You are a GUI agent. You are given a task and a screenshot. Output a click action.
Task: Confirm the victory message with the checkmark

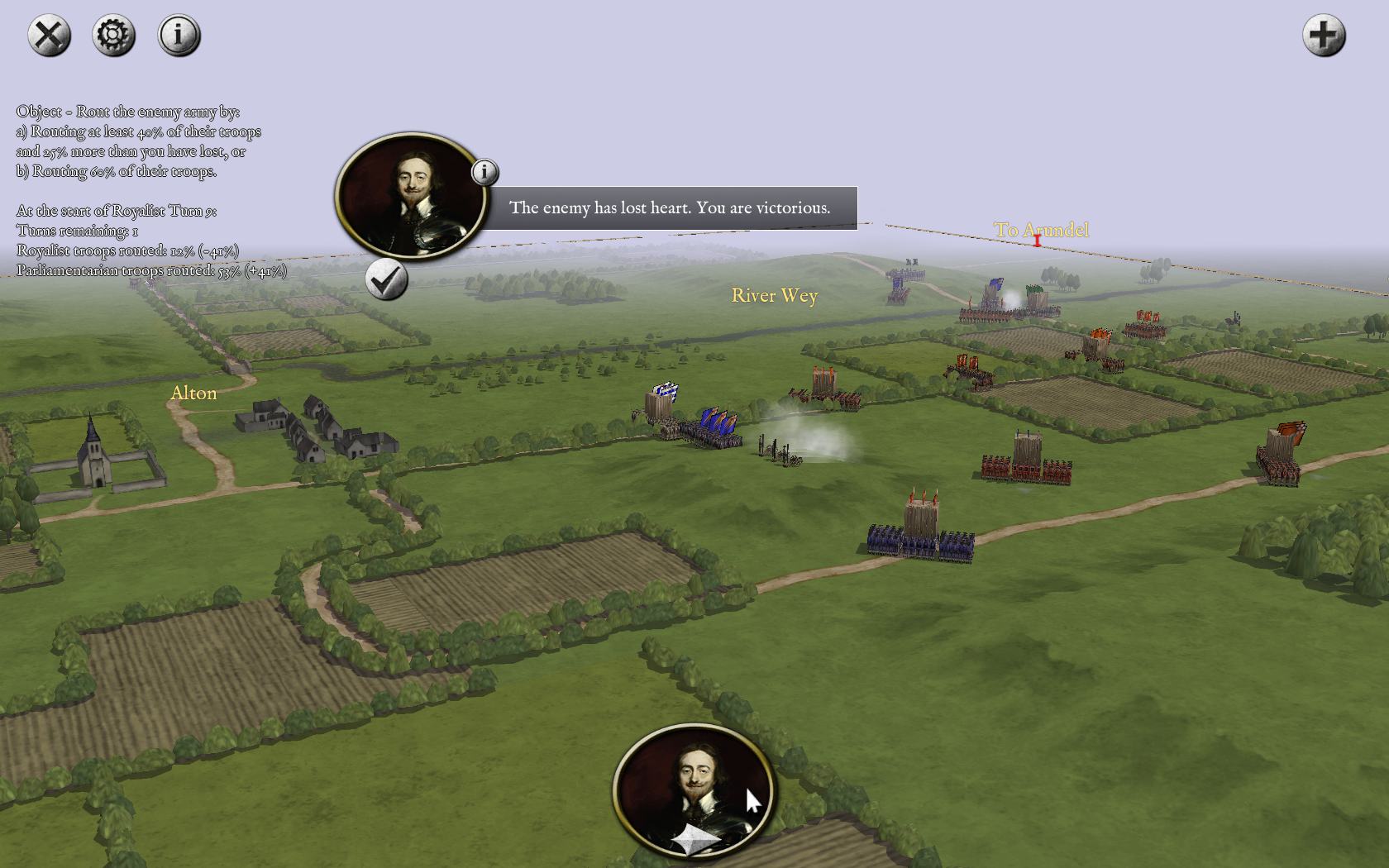(386, 279)
